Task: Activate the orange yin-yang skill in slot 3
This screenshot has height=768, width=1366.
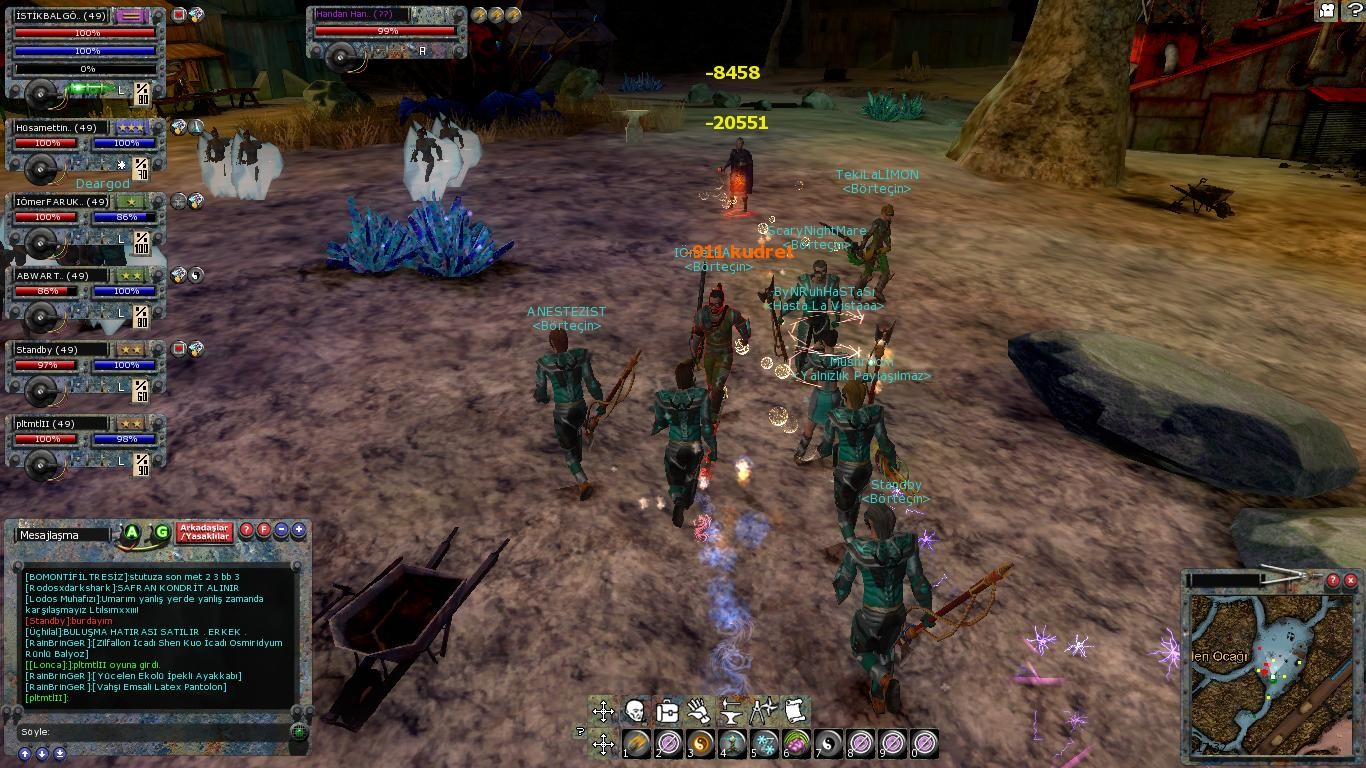Action: click(x=700, y=743)
